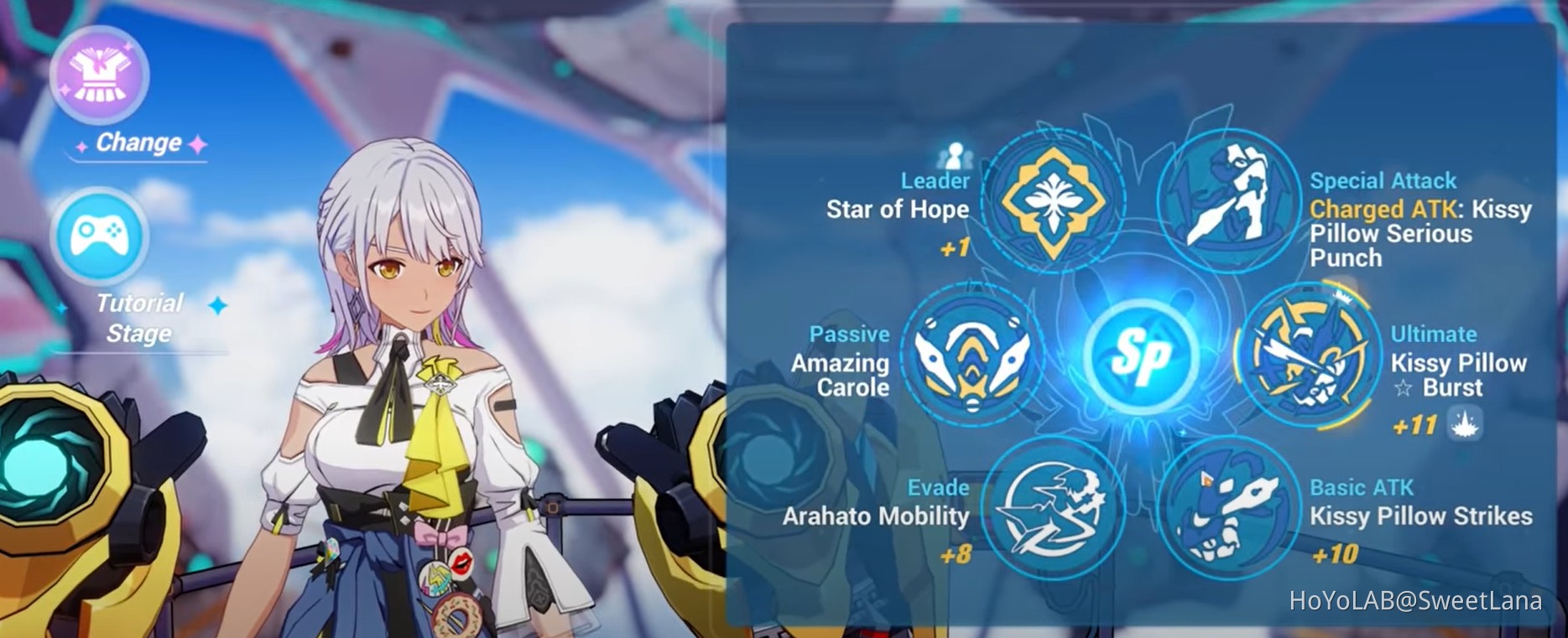The image size is (1568, 638).
Task: Click the +8 Evade upgrade counter
Action: pyautogui.click(x=957, y=553)
